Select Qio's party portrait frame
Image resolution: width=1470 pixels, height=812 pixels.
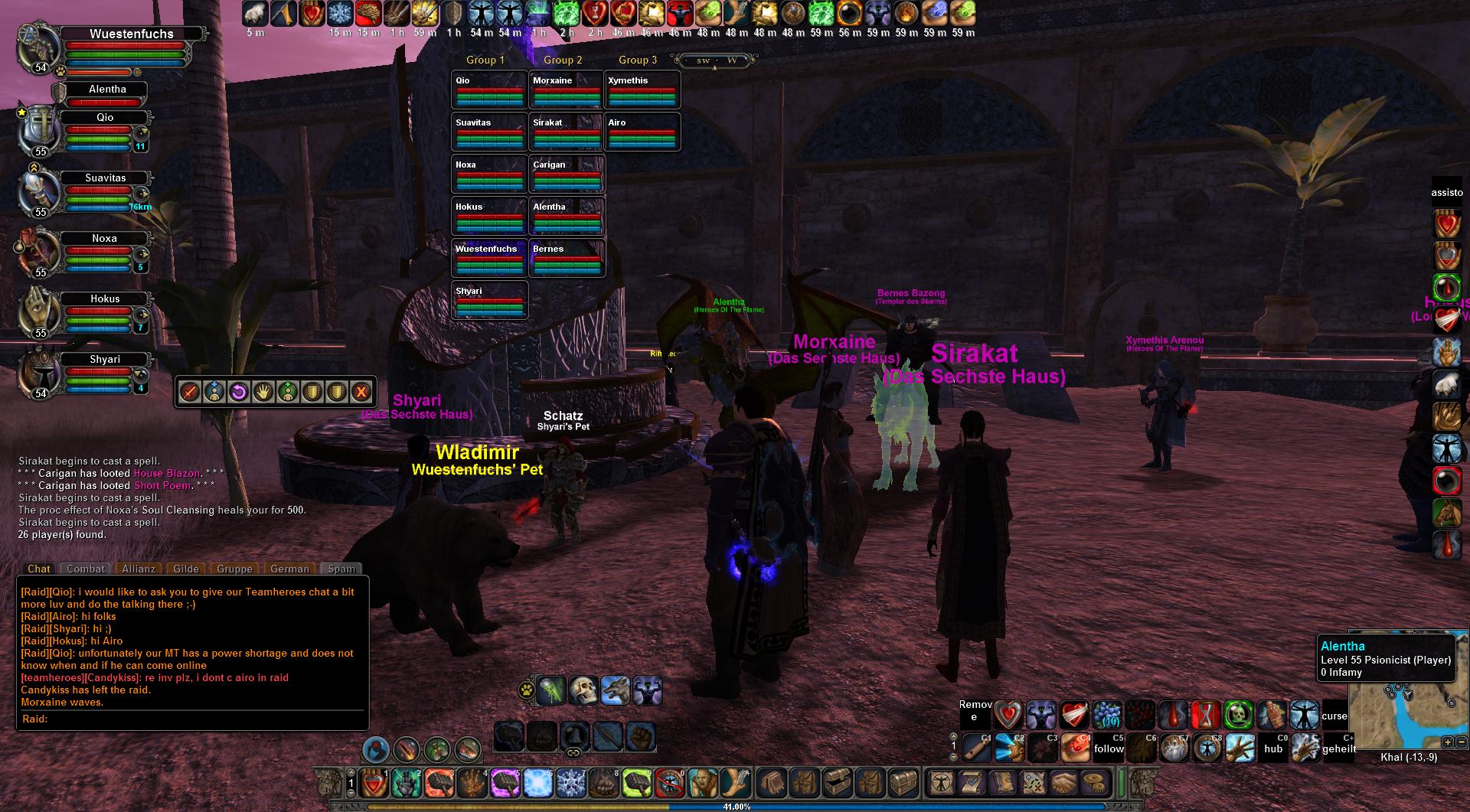(x=40, y=131)
